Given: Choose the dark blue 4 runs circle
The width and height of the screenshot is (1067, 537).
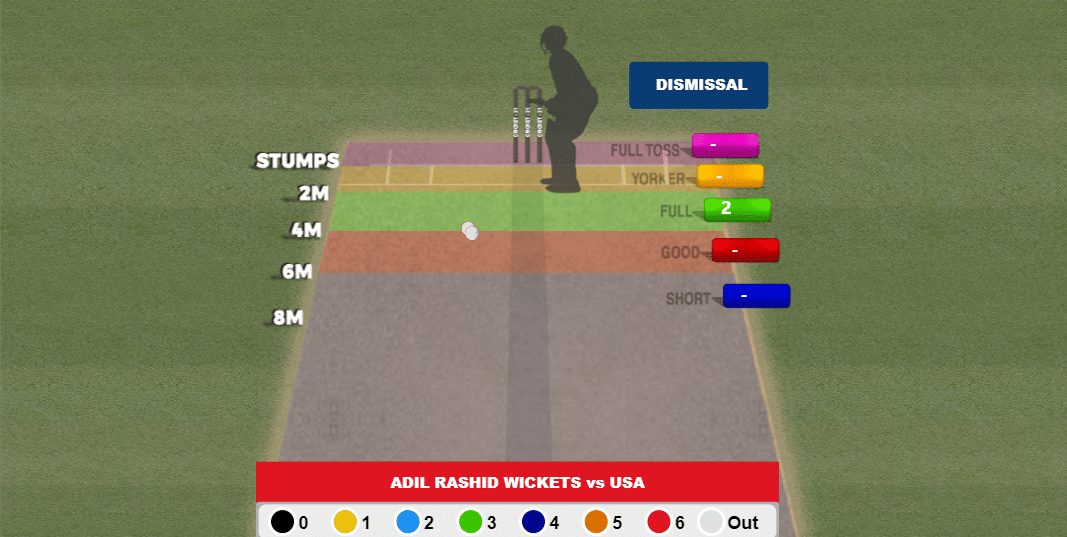Looking at the screenshot, I should click(x=533, y=522).
